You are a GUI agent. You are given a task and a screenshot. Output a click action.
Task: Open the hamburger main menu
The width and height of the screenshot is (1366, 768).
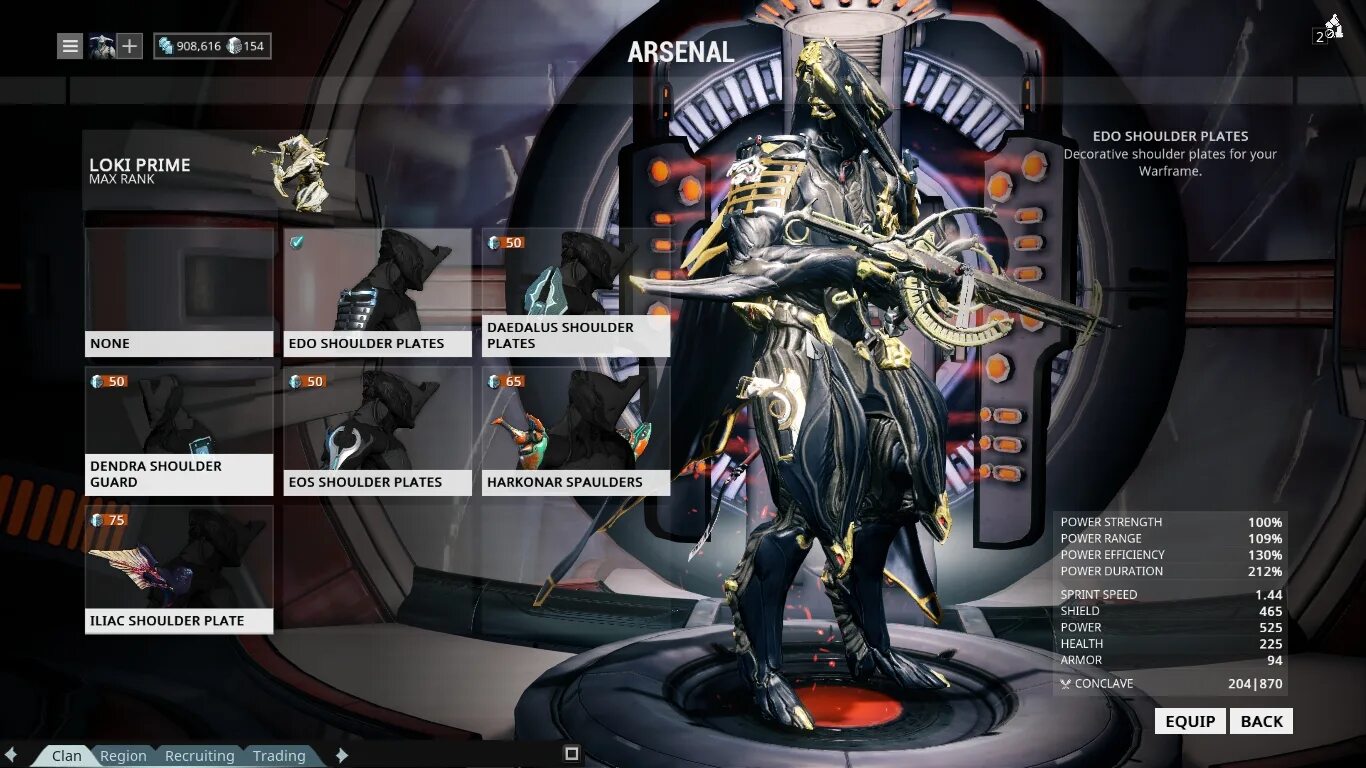70,45
